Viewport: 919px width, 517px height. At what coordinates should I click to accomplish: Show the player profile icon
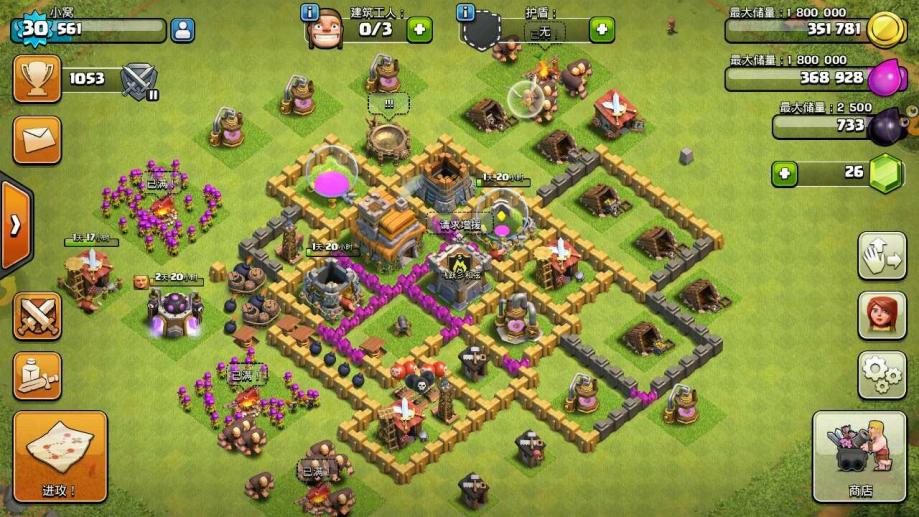(x=183, y=29)
